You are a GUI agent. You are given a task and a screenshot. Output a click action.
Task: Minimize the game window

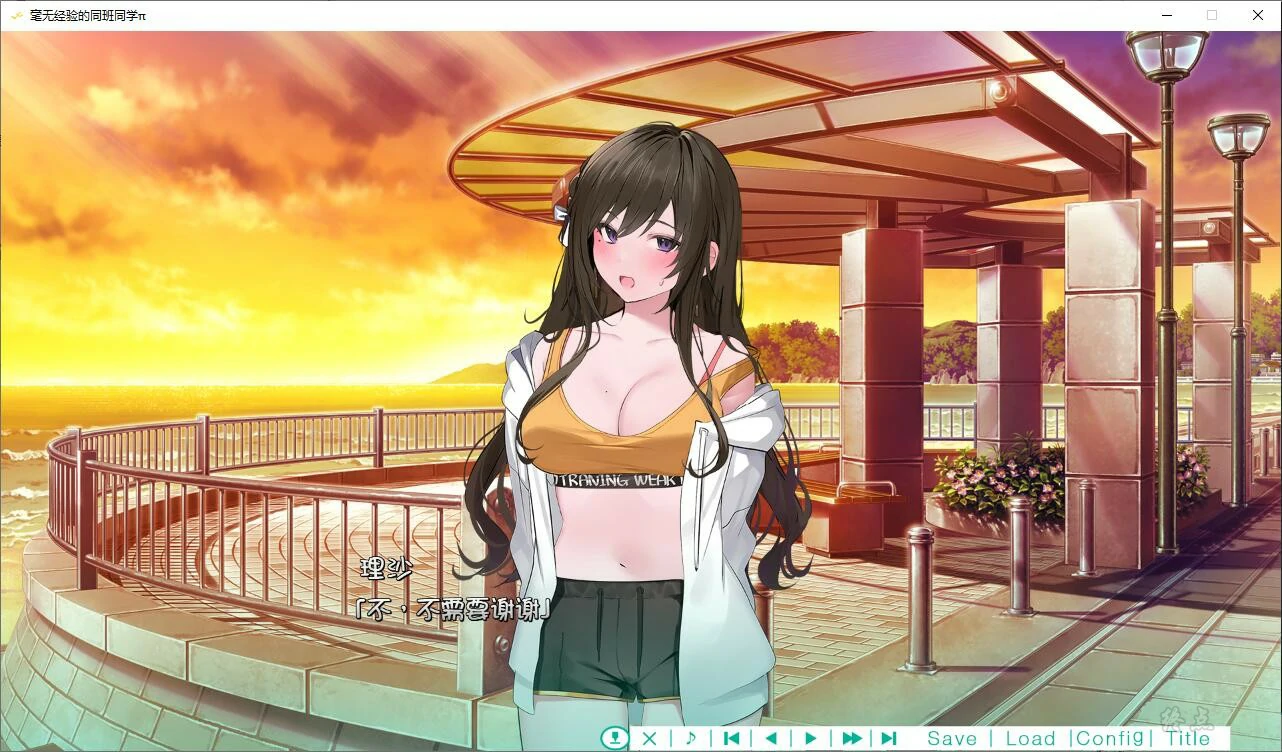coord(1166,15)
